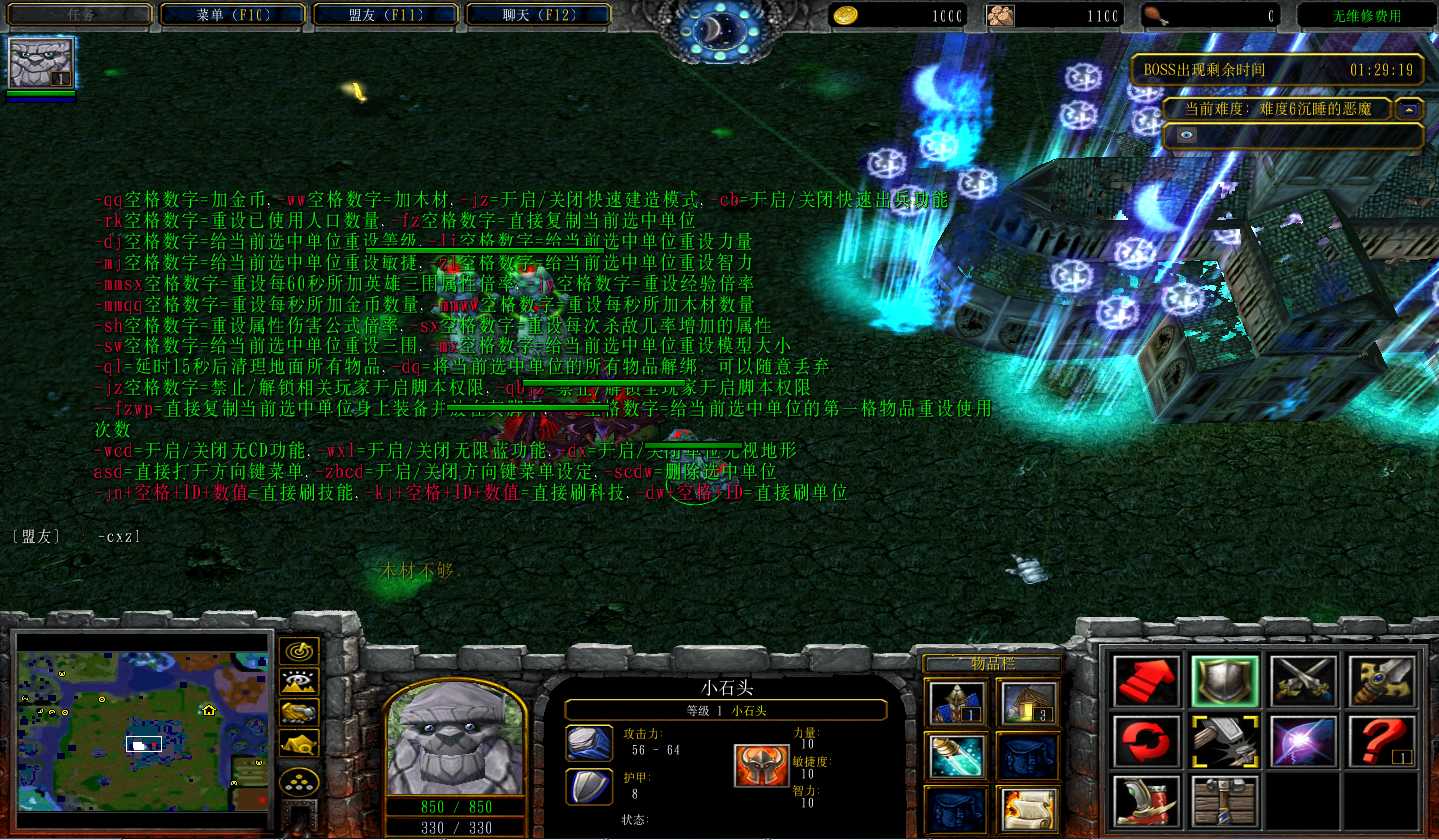Use the cabin item with count 3
This screenshot has height=840, width=1439.
[1027, 702]
